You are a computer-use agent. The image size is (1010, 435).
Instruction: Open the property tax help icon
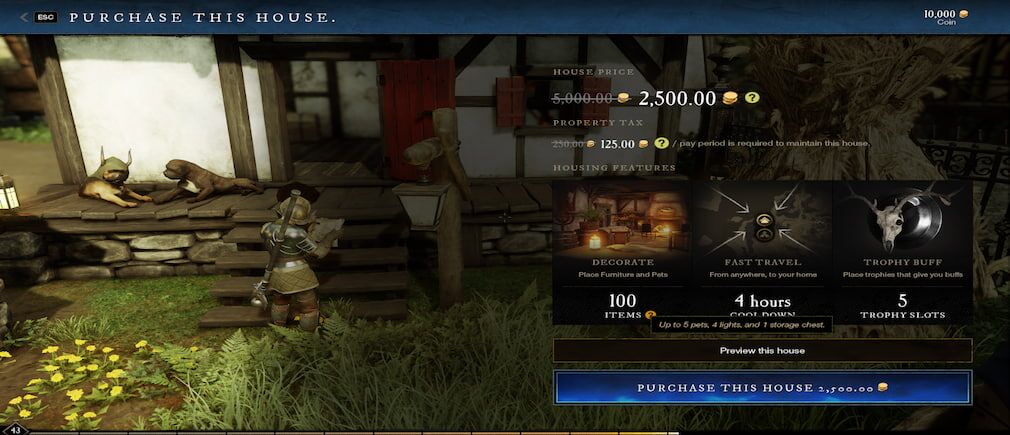pyautogui.click(x=661, y=143)
